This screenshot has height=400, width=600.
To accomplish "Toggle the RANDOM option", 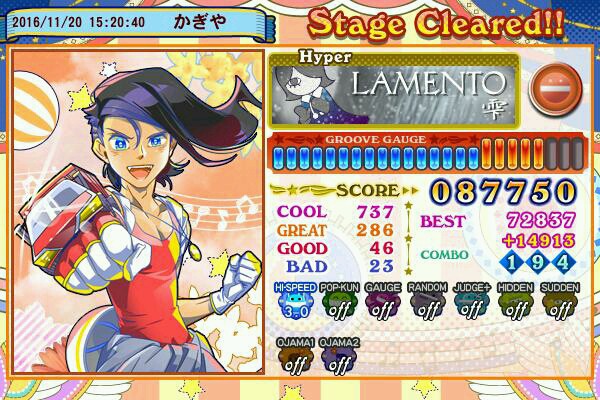I will coord(427,304).
